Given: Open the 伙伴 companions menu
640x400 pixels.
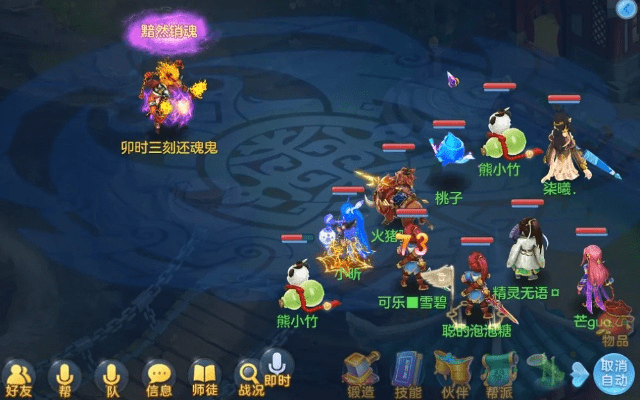Looking at the screenshot, I should point(452,375).
